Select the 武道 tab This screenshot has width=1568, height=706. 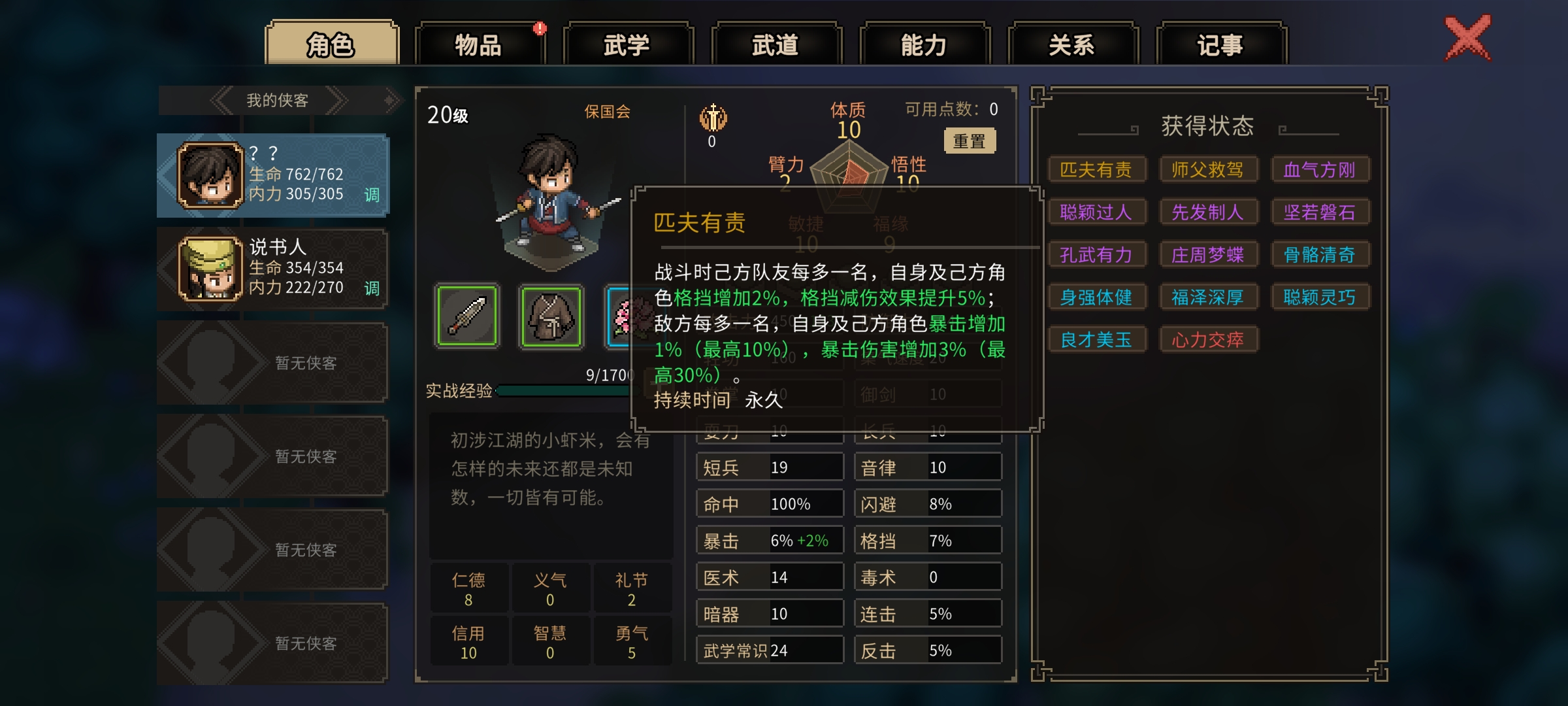coord(776,44)
